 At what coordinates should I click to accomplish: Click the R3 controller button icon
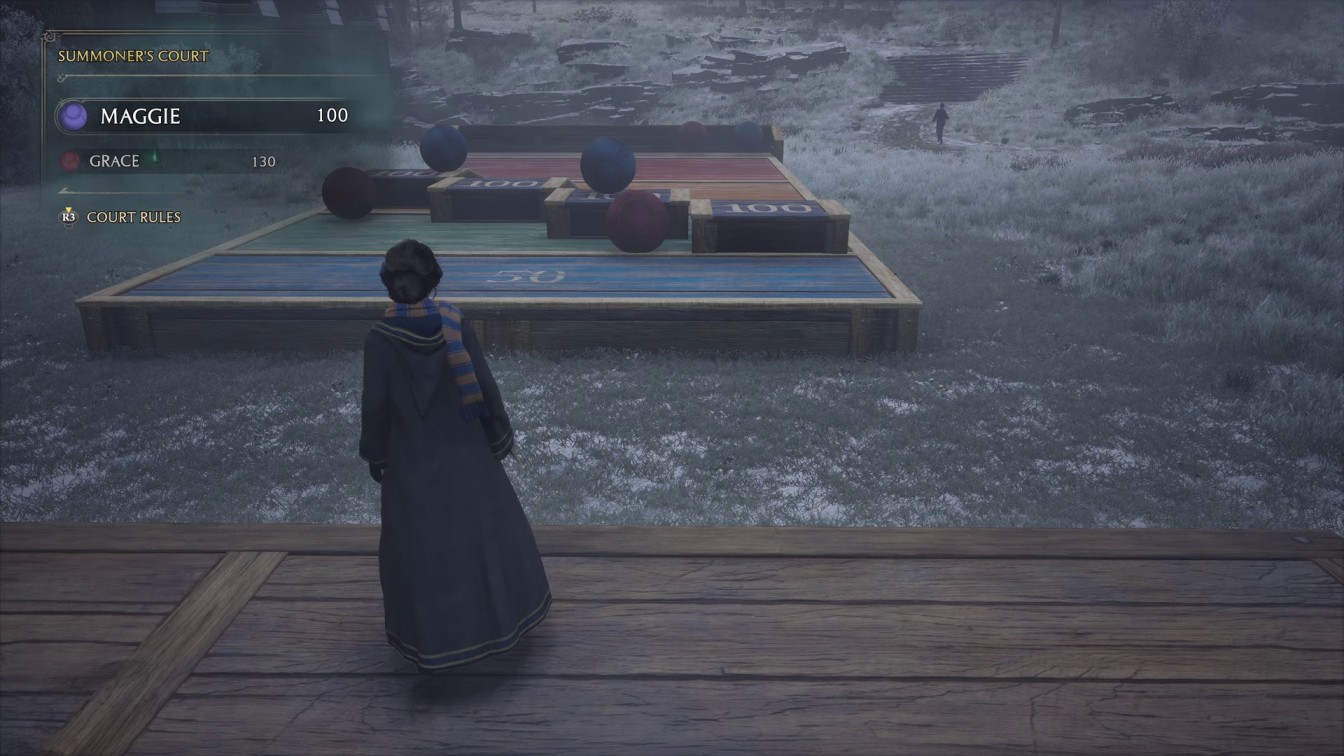(x=66, y=217)
